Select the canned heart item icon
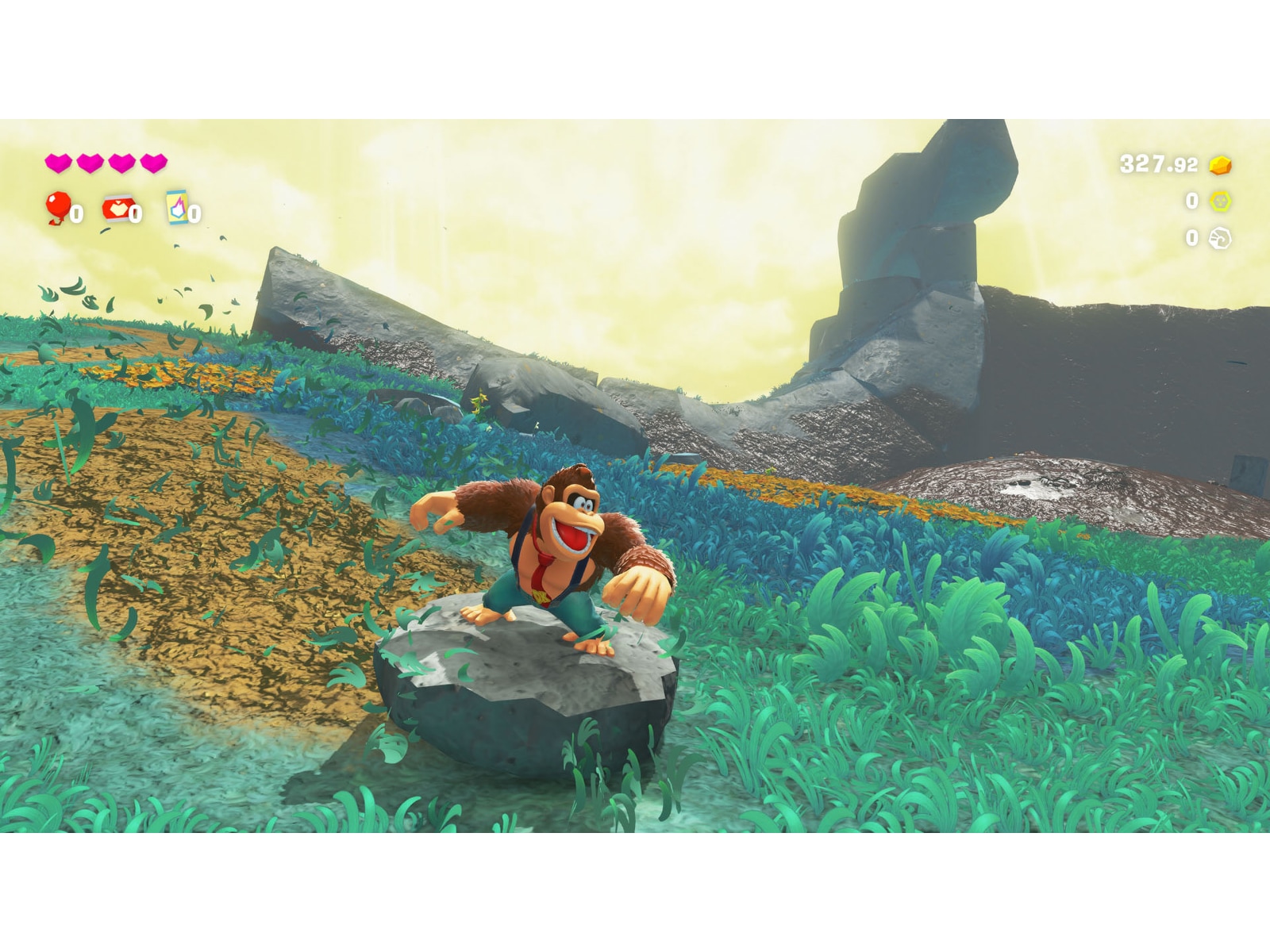The width and height of the screenshot is (1270, 952). tap(118, 208)
